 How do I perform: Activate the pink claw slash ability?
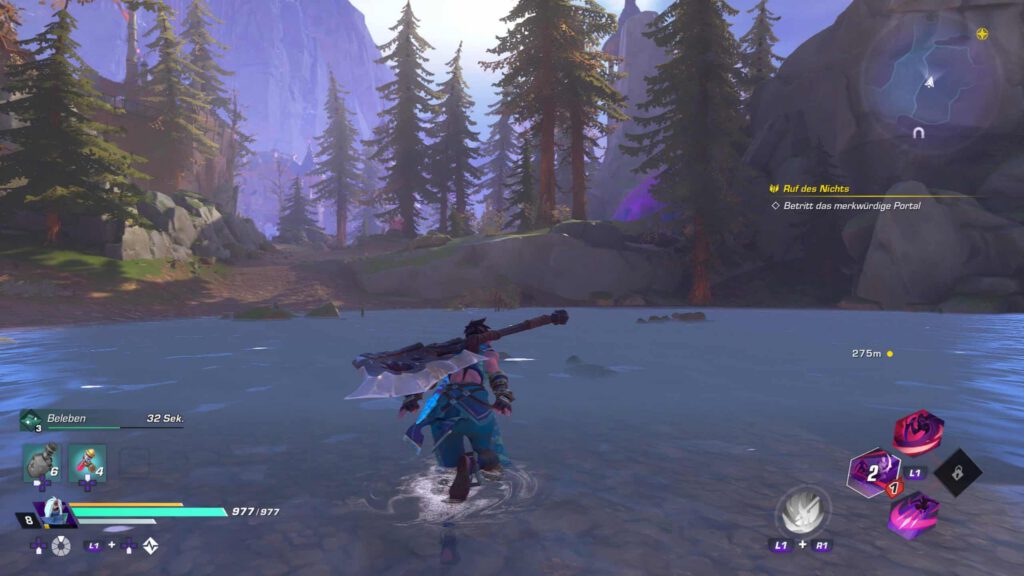(x=915, y=514)
